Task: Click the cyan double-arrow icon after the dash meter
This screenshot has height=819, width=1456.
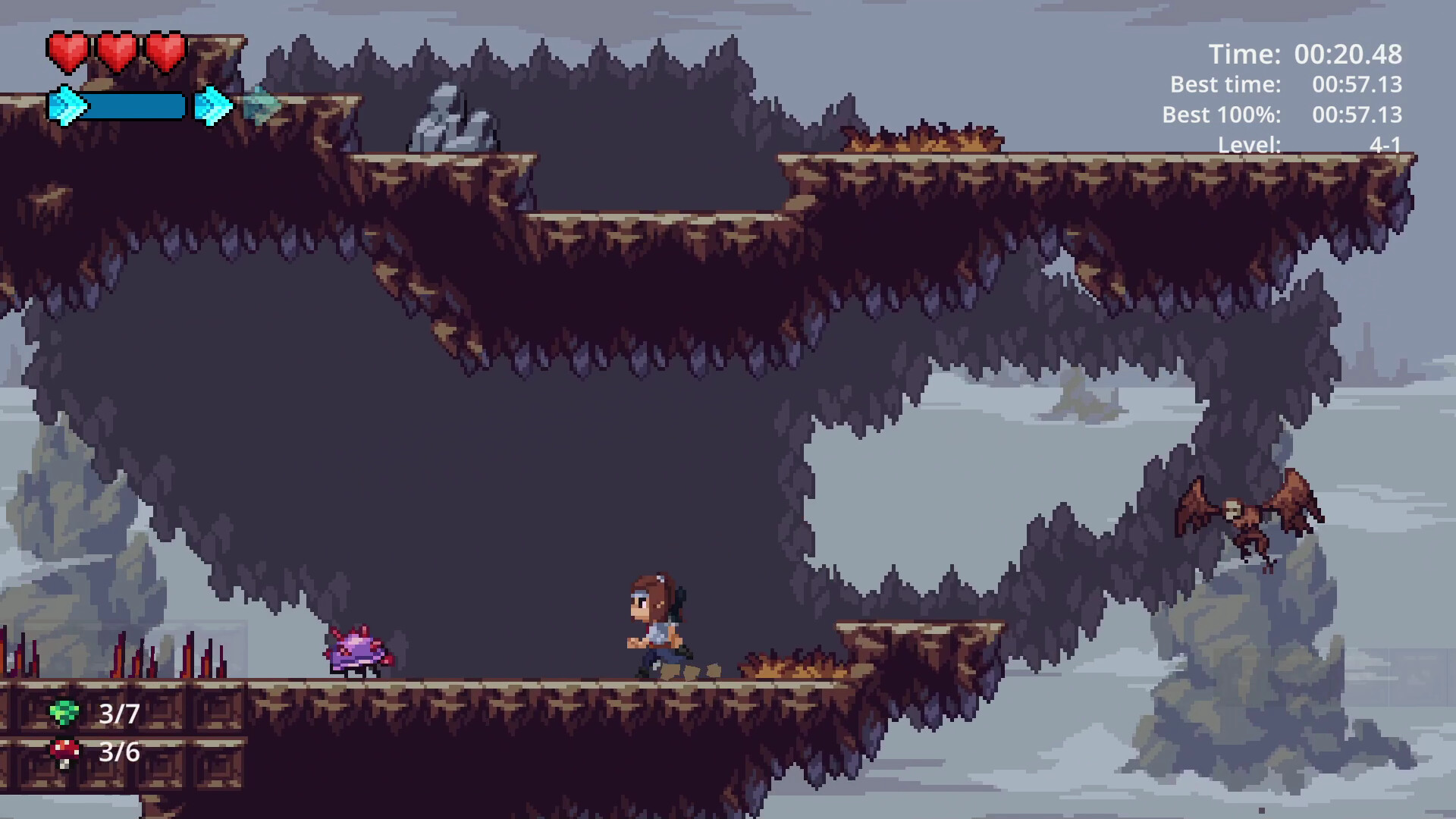Action: pyautogui.click(x=214, y=106)
